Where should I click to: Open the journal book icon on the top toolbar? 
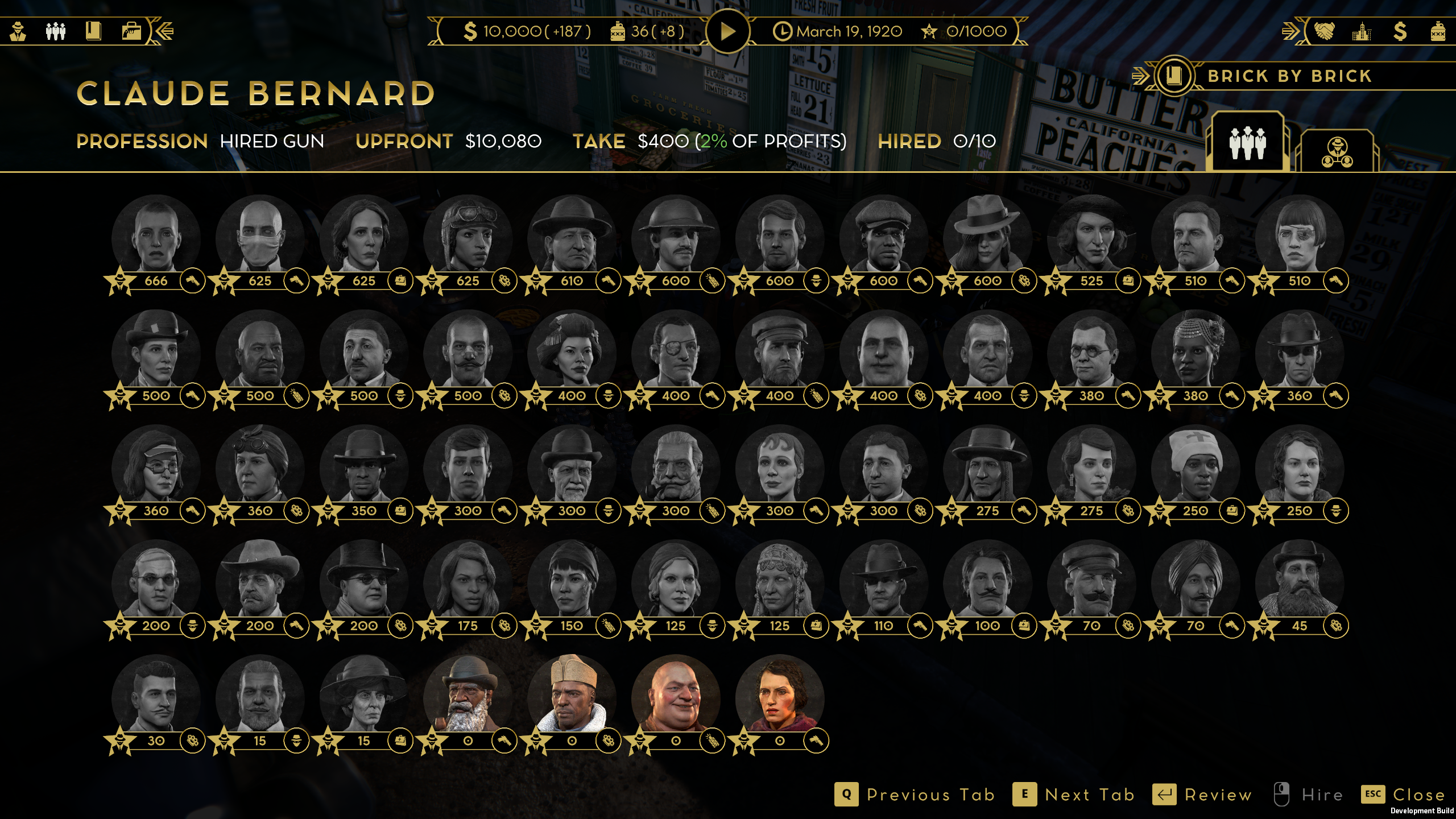pos(94,31)
